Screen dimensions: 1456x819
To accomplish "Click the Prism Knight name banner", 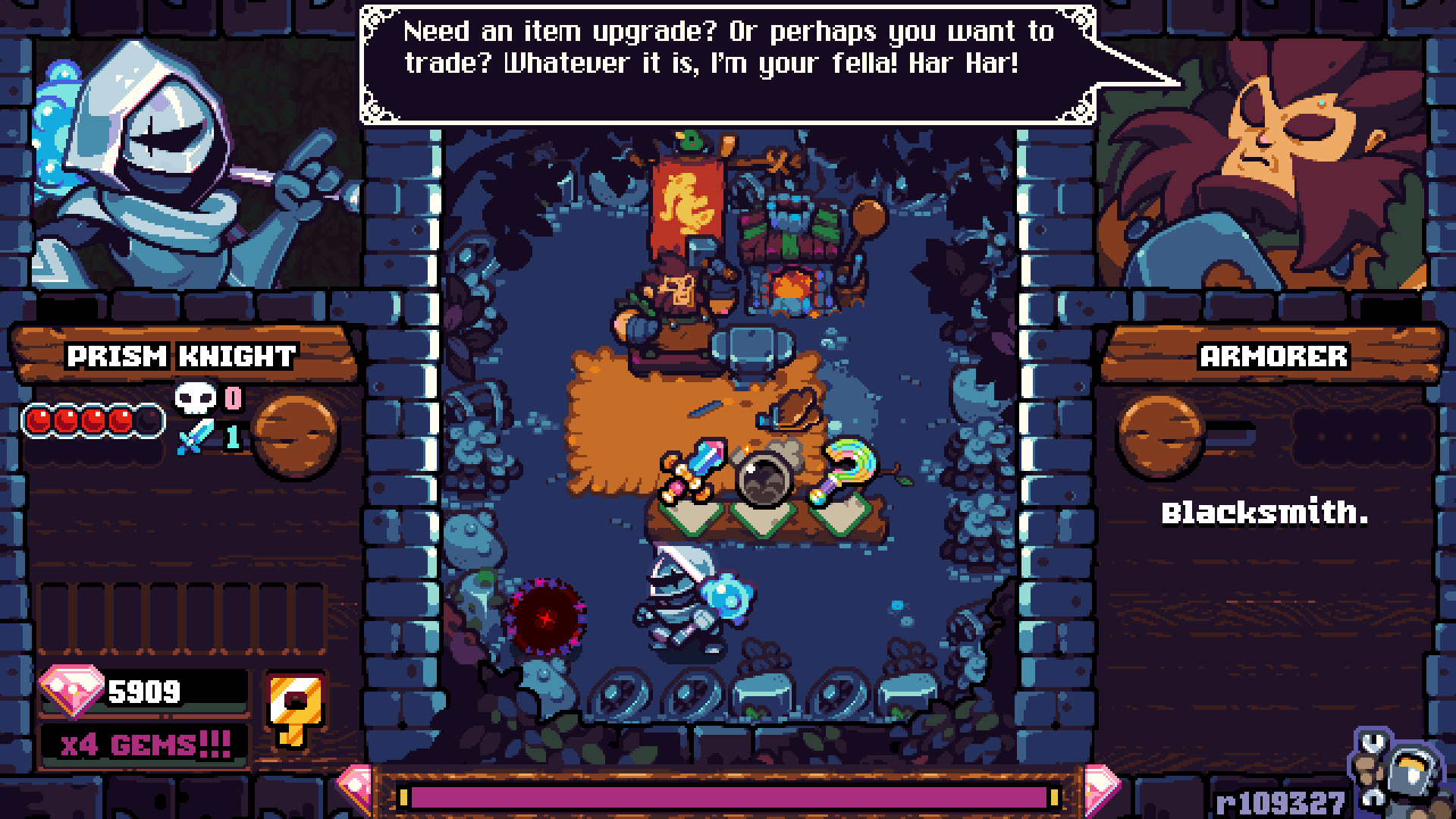I will (x=182, y=356).
